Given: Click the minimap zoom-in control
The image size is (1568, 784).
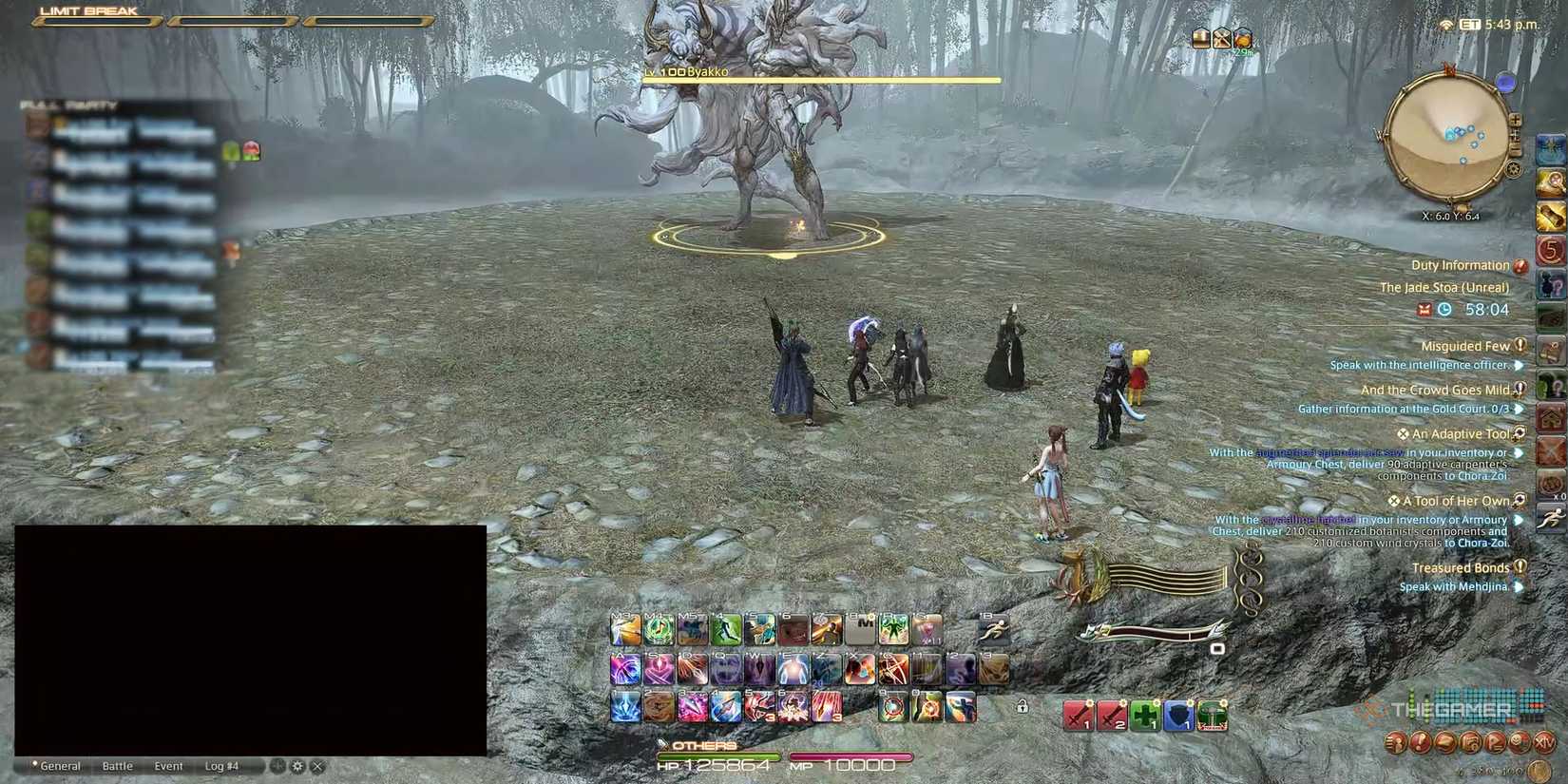Looking at the screenshot, I should tap(1516, 120).
